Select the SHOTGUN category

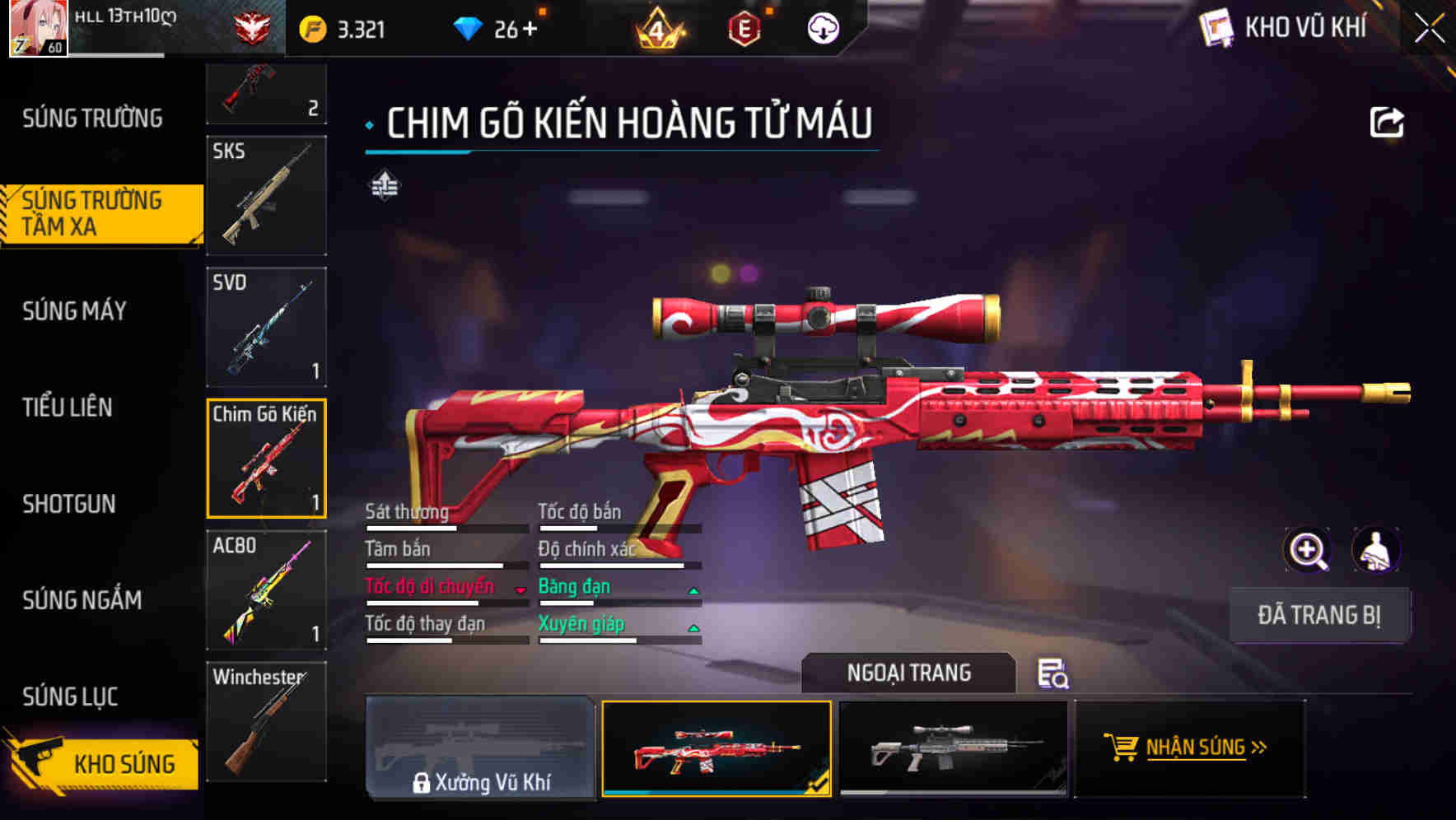coord(68,504)
